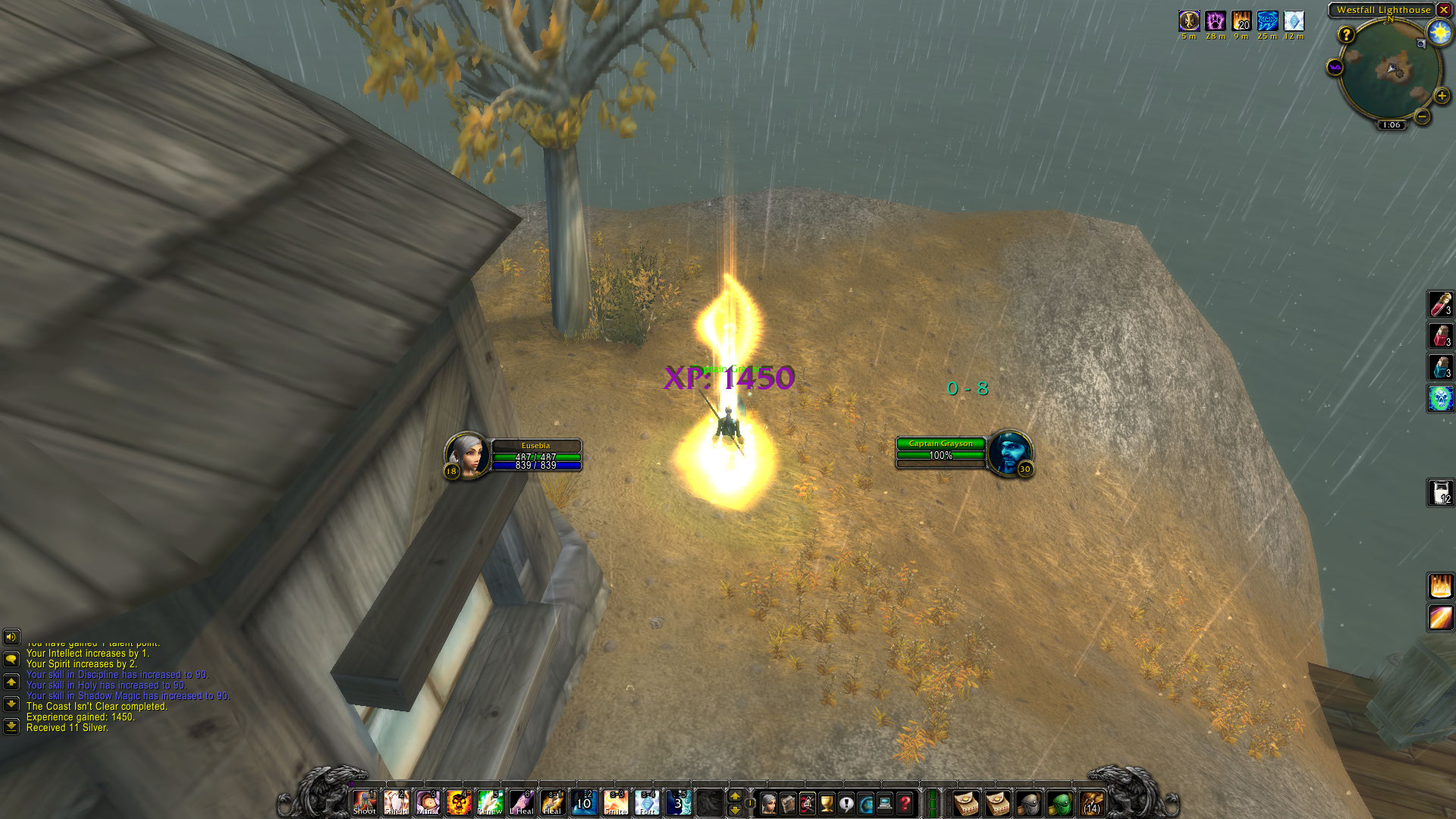Open the character info micro button

pos(768,803)
